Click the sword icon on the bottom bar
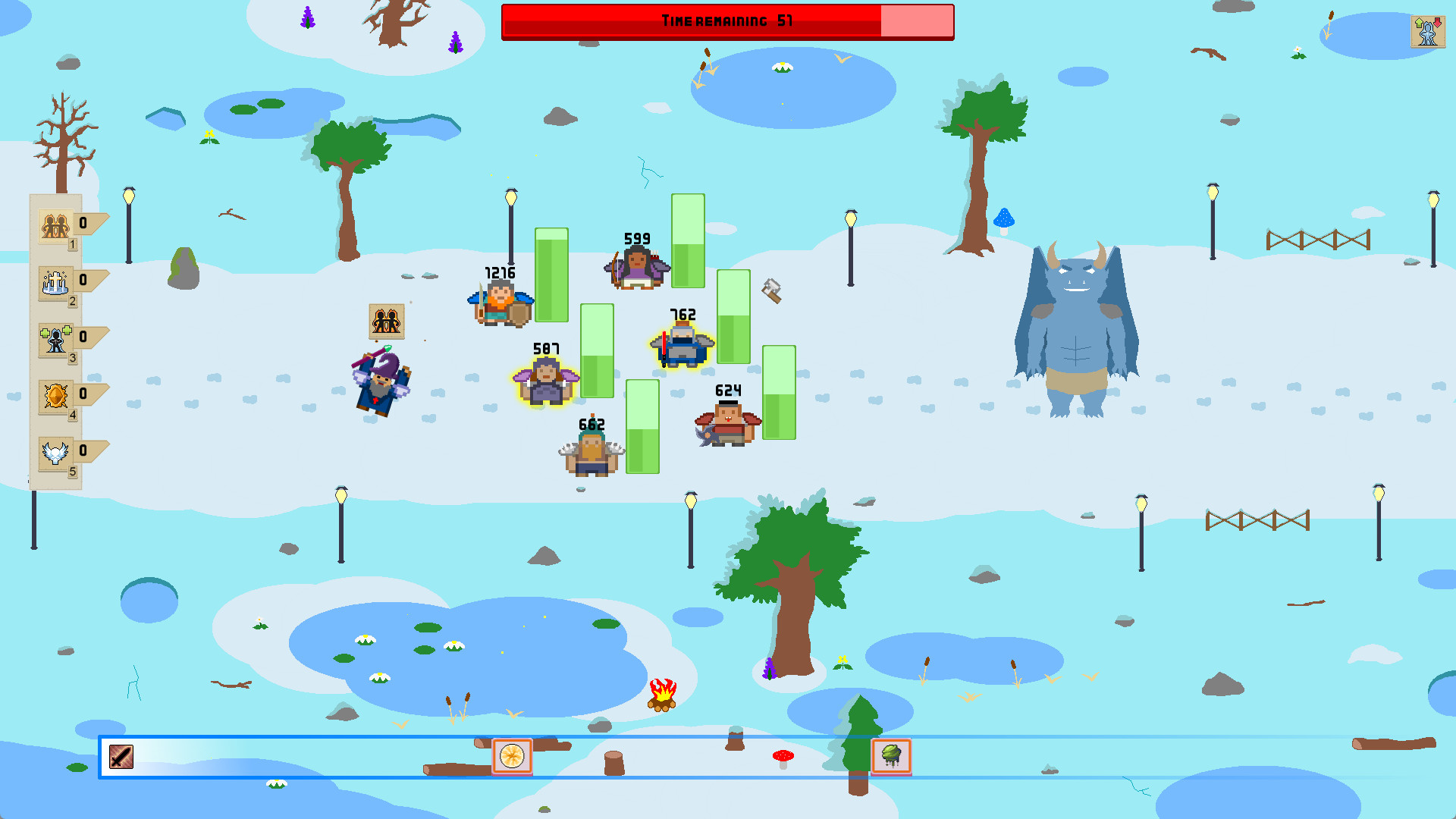The image size is (1456, 819). [120, 757]
